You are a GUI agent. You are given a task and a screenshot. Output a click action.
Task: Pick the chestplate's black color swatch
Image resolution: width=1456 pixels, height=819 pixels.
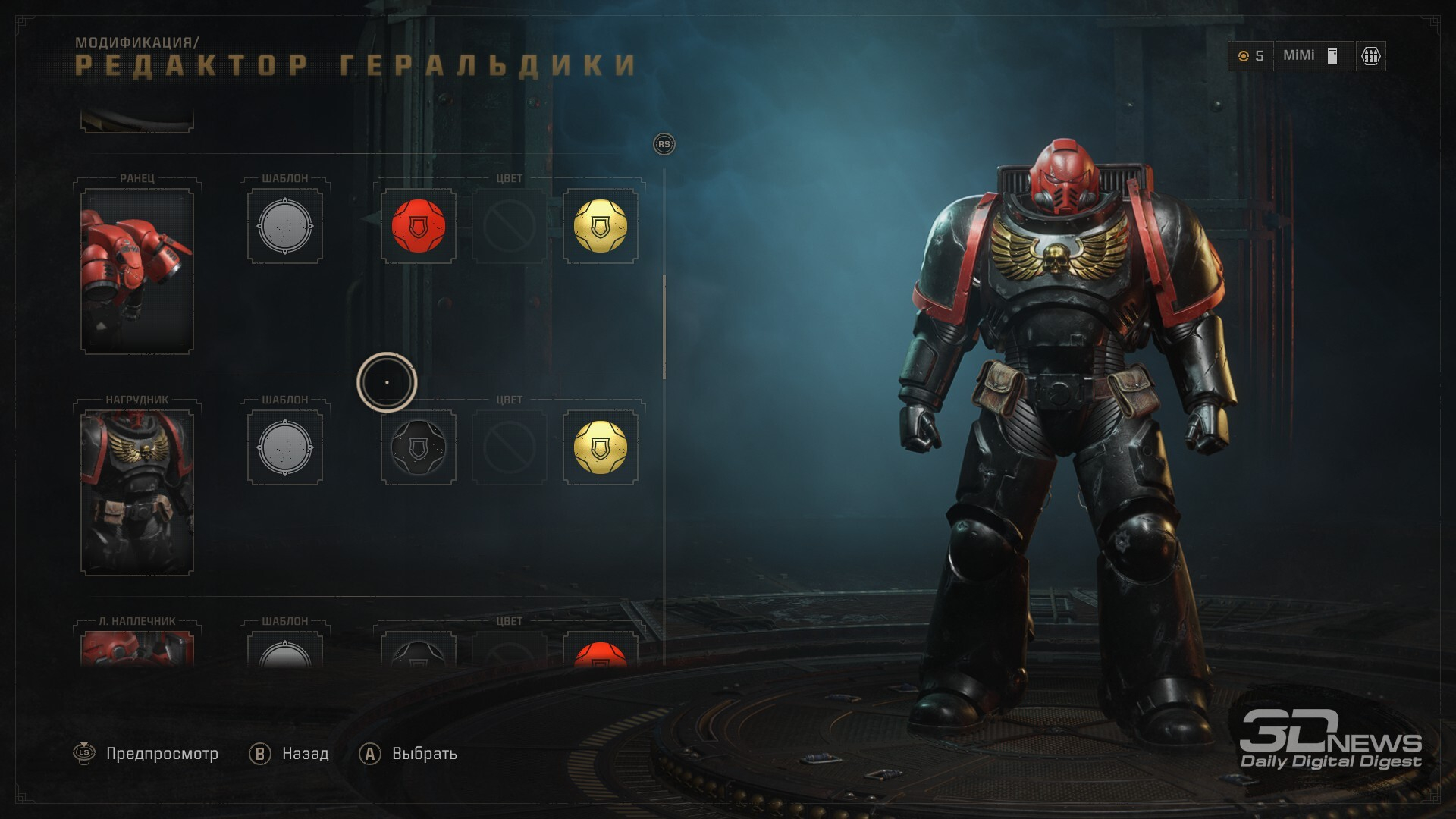[418, 447]
